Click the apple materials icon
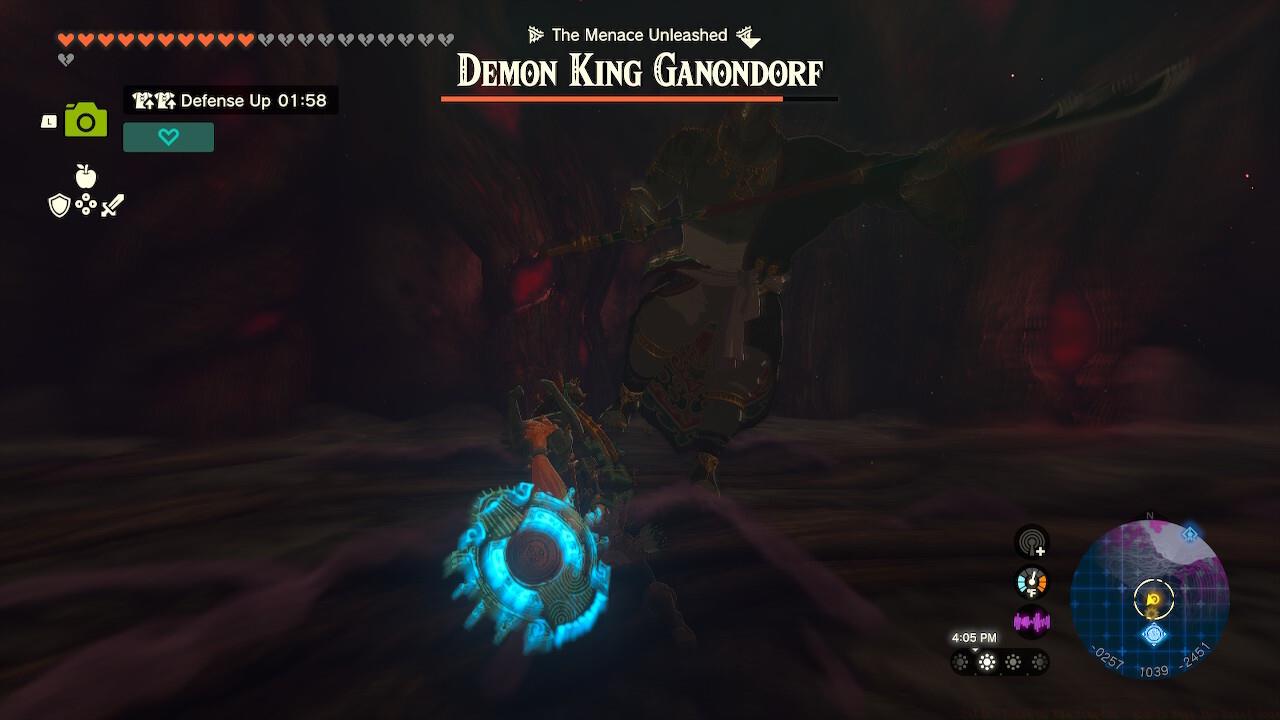This screenshot has width=1280, height=720. pyautogui.click(x=86, y=177)
